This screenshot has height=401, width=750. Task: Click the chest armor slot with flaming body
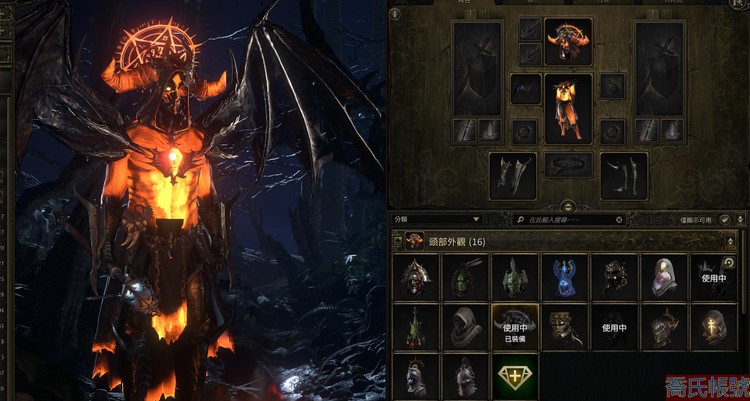568,108
